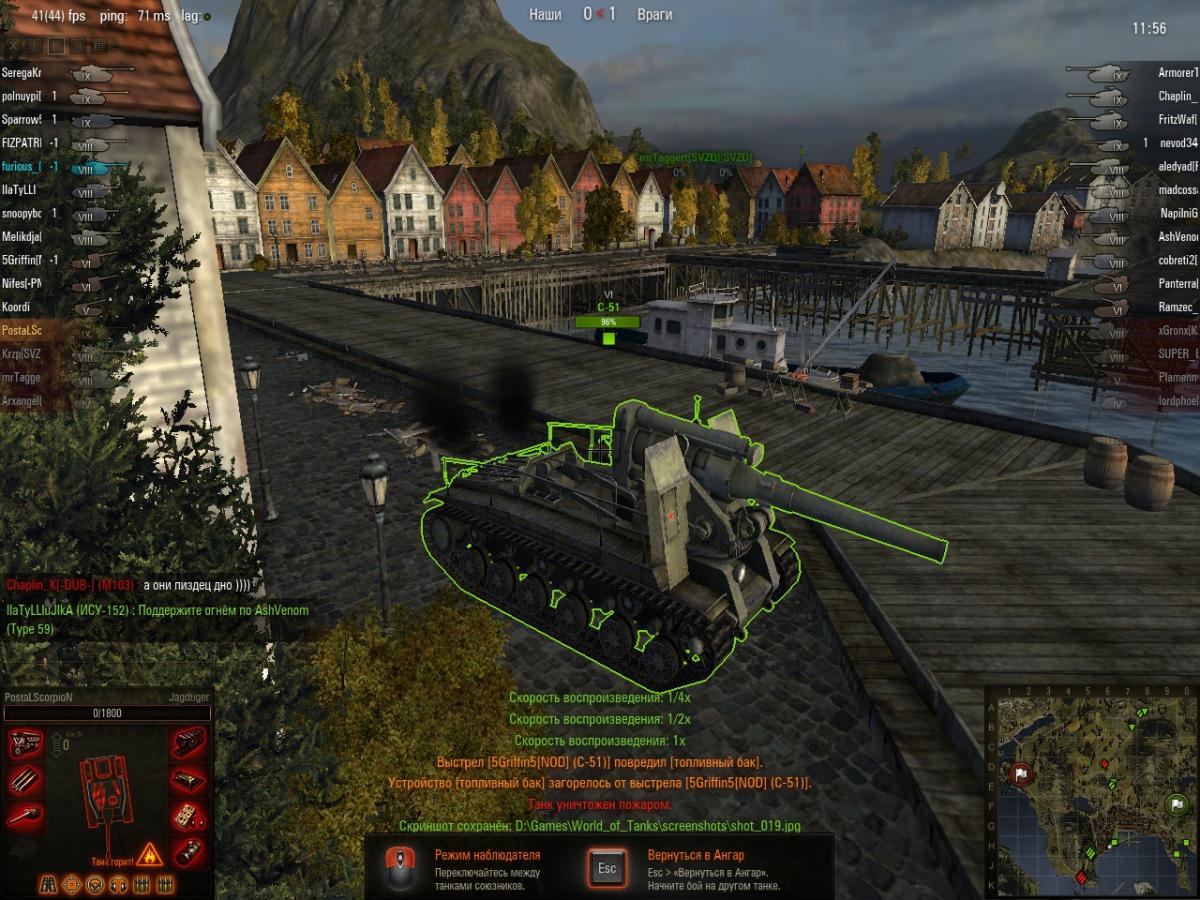Click the steering wheel driver crew icon

[x=95, y=885]
